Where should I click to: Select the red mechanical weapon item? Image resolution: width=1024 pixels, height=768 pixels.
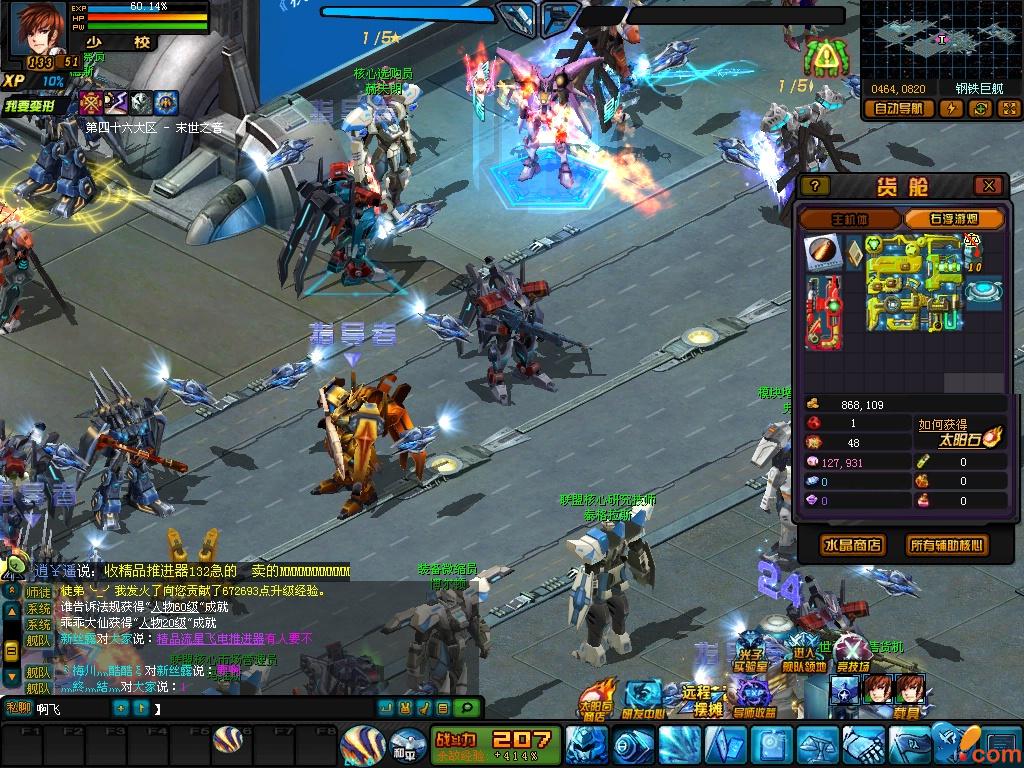pyautogui.click(x=824, y=311)
